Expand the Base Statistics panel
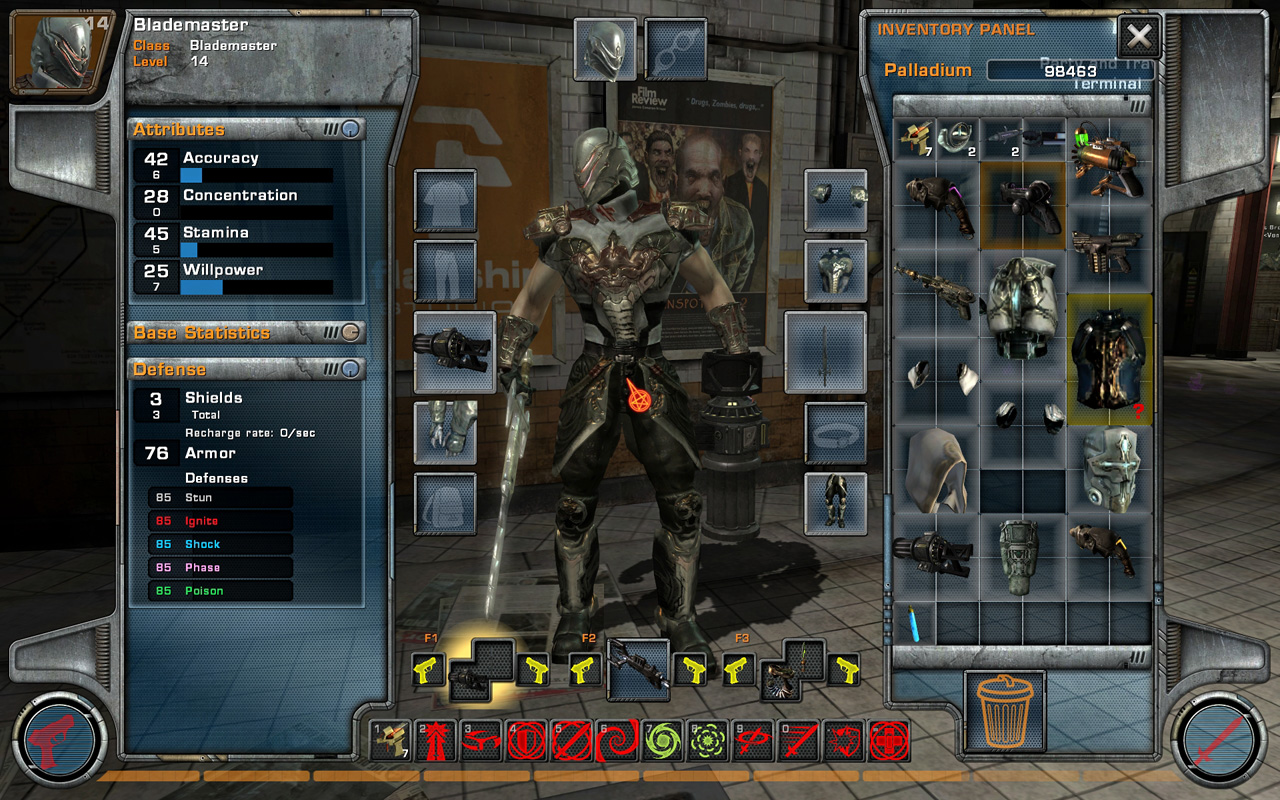1280x800 pixels. pos(350,332)
